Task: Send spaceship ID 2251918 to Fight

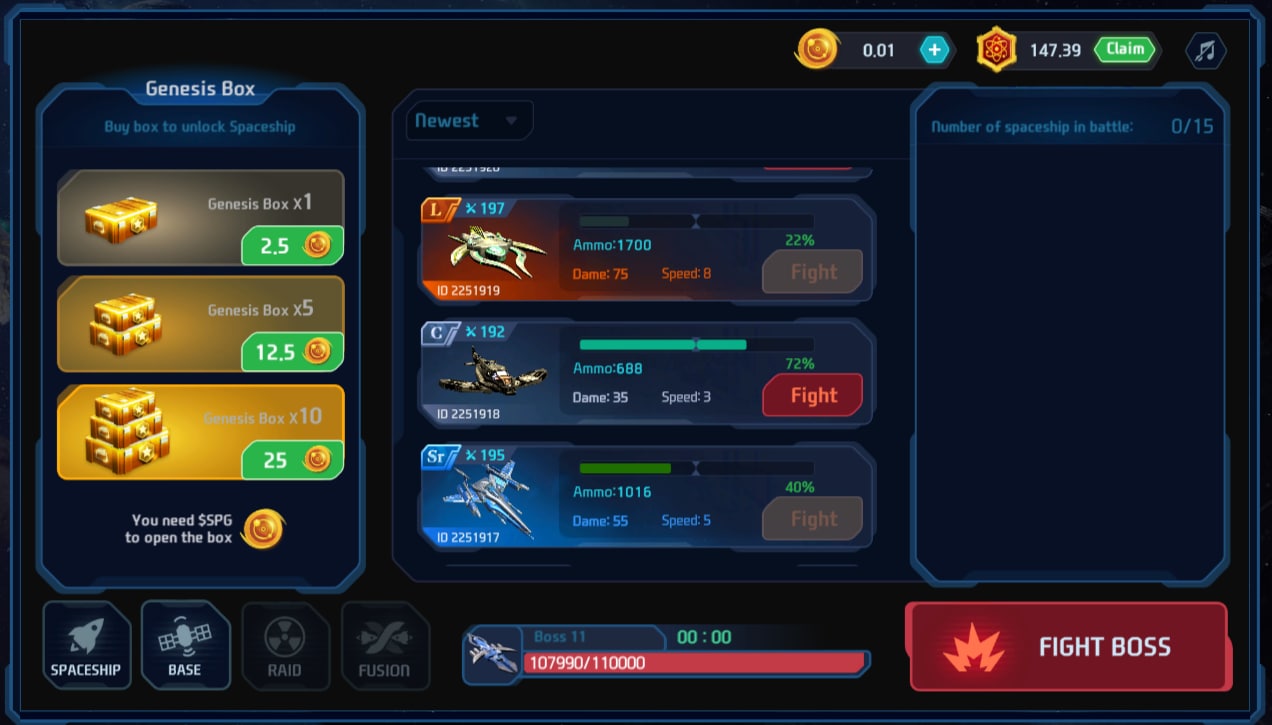Action: click(x=812, y=395)
